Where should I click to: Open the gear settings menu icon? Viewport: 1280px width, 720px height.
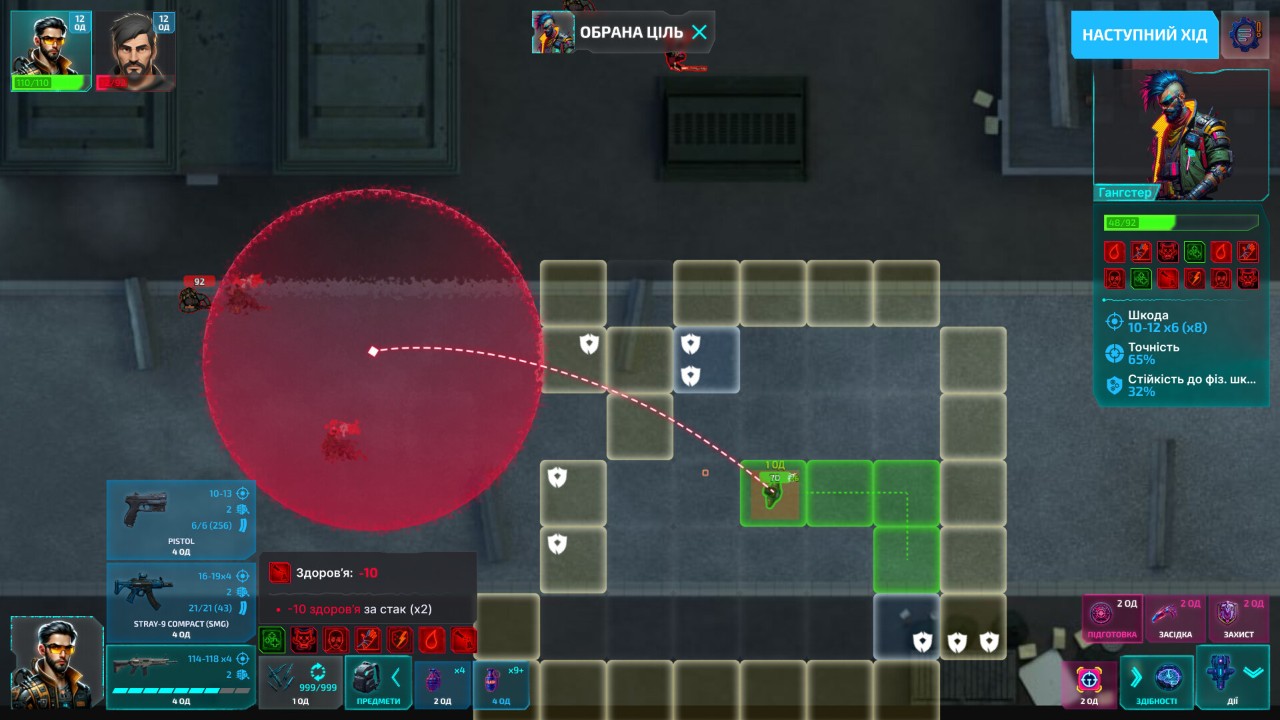click(x=1244, y=35)
